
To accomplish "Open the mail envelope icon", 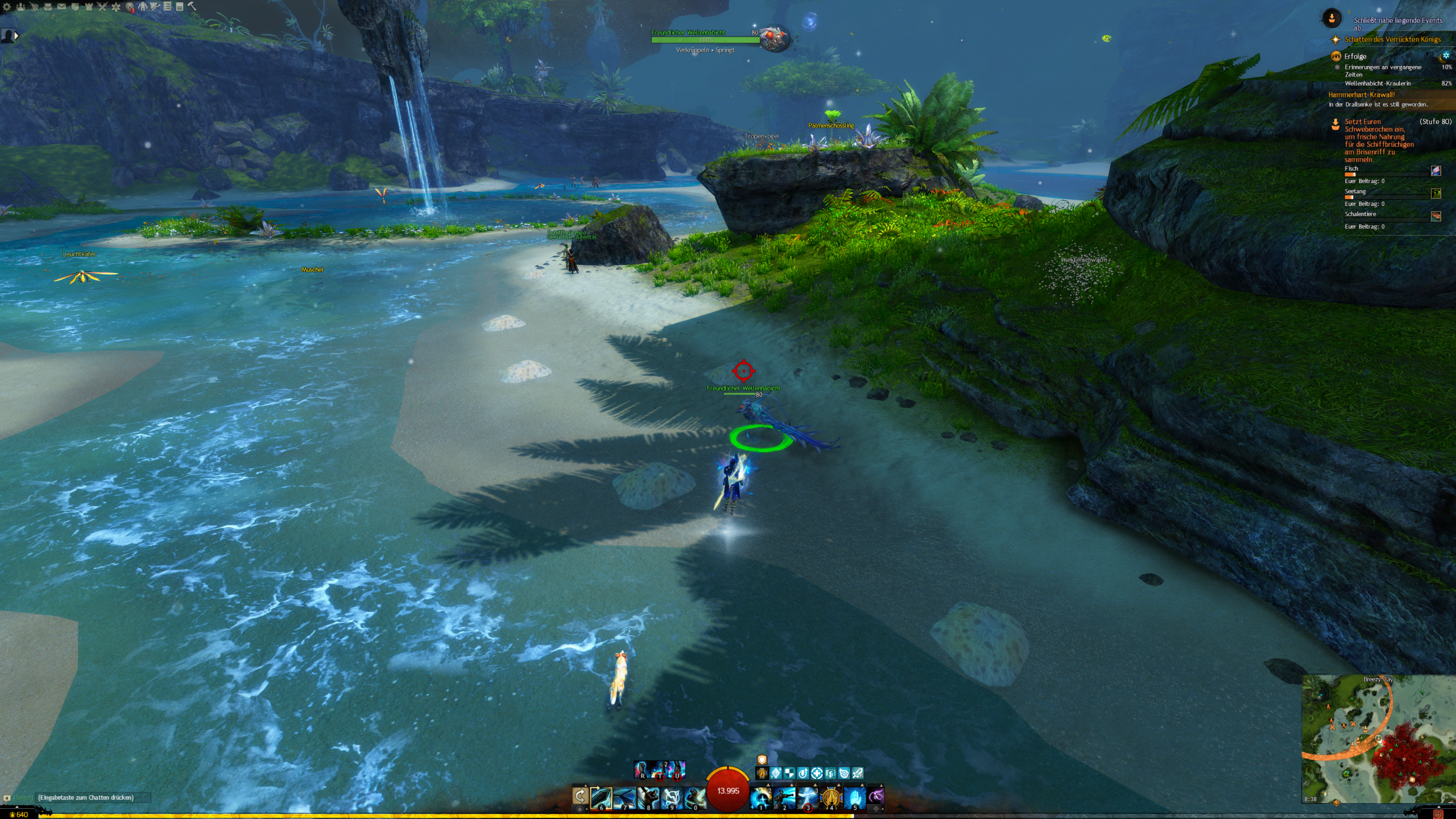I will 61,7.
